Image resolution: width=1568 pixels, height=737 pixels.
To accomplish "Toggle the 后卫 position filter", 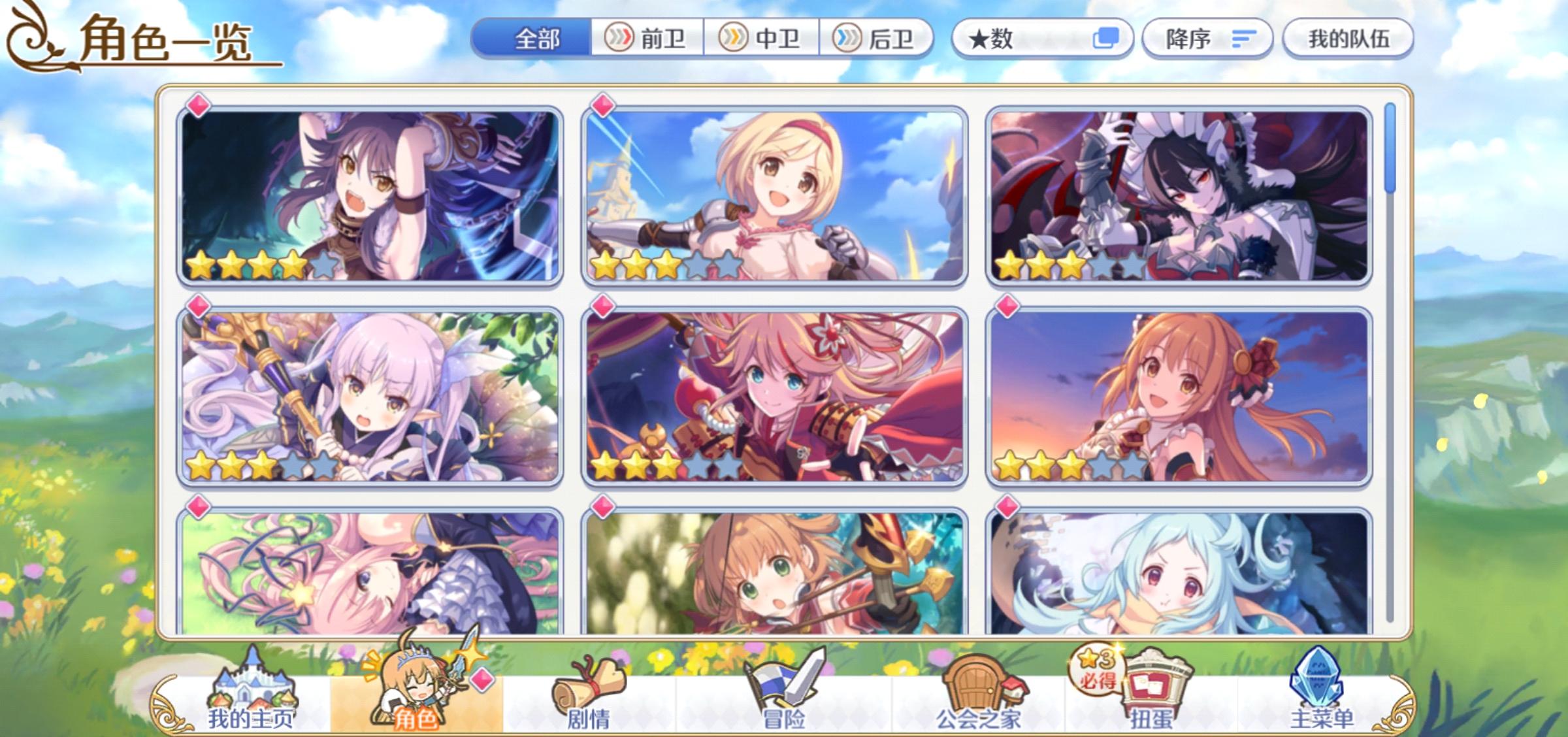I will coord(879,39).
